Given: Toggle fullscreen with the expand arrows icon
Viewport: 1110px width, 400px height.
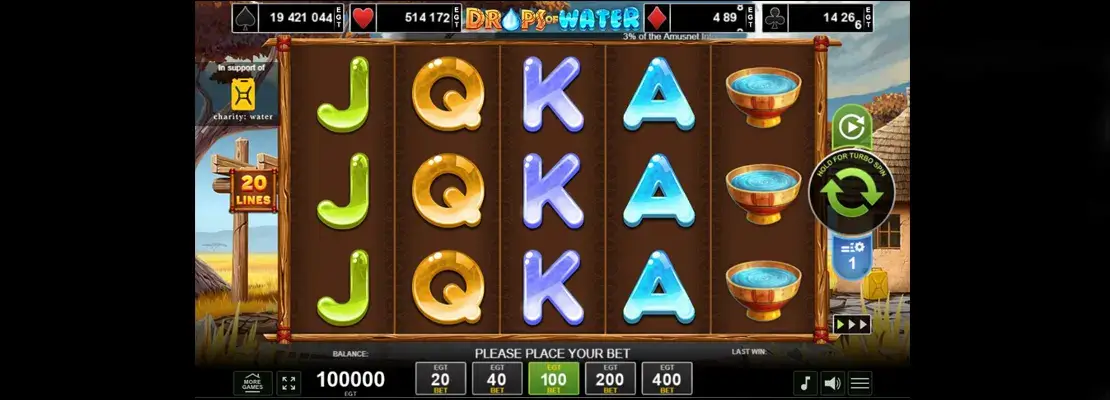Looking at the screenshot, I should click(x=289, y=383).
